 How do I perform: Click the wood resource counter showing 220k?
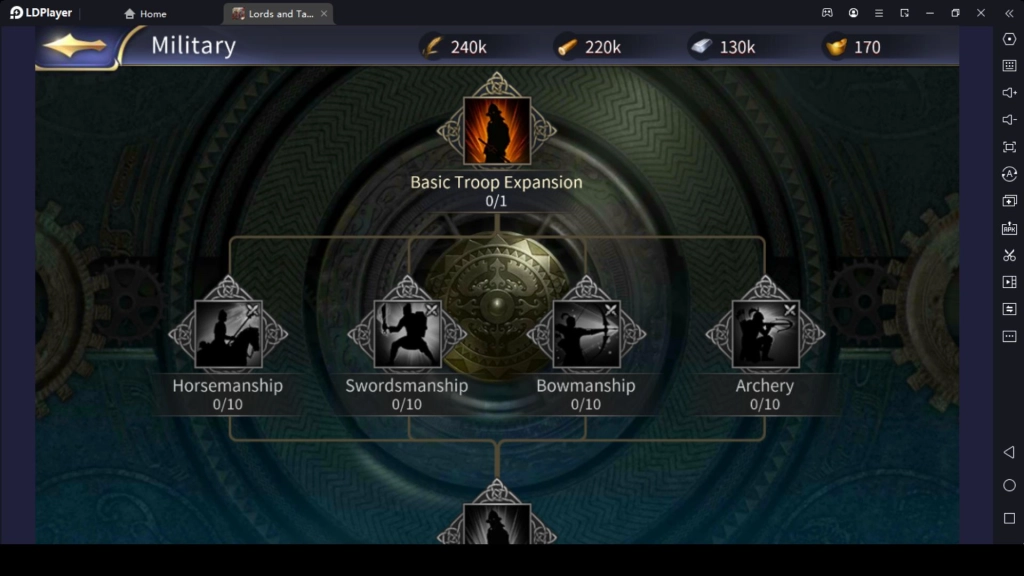coord(589,47)
